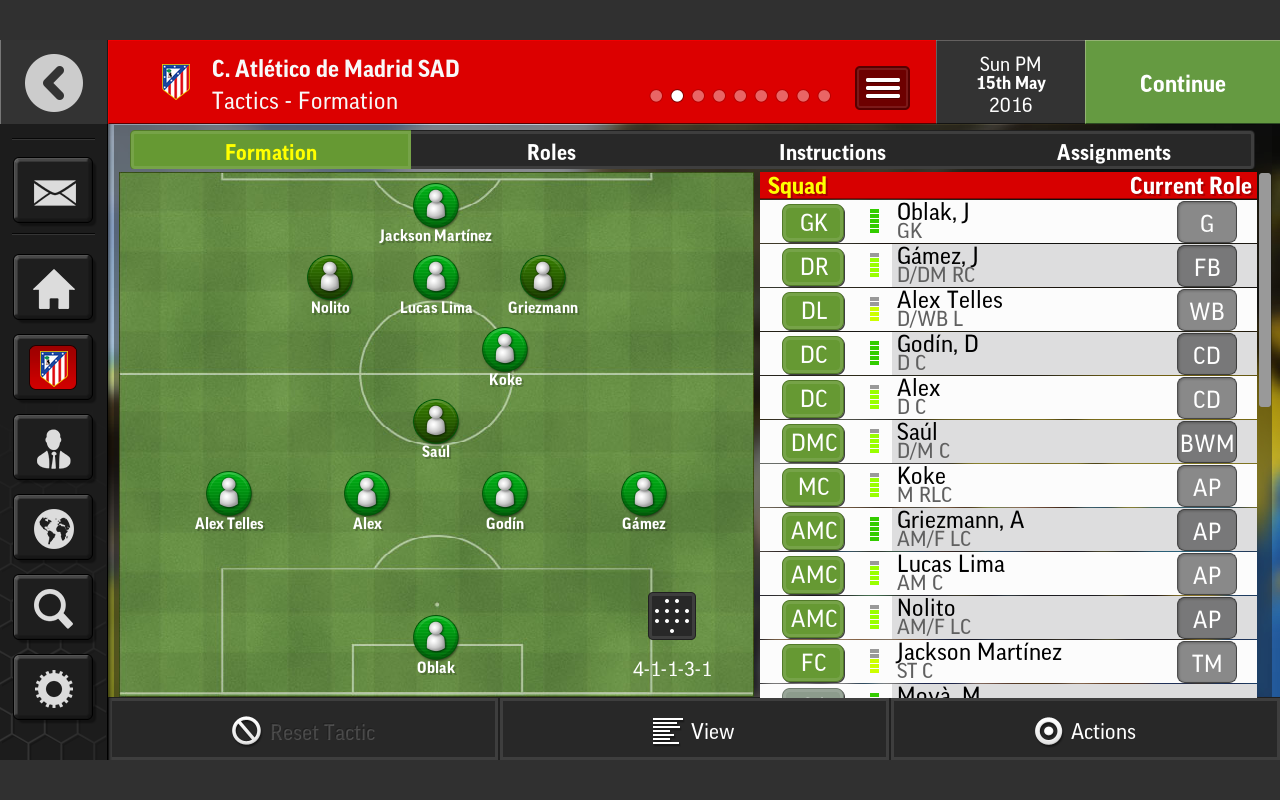The width and height of the screenshot is (1280, 800).
Task: Select Jackson Martínez's TM role button
Action: (x=1206, y=662)
